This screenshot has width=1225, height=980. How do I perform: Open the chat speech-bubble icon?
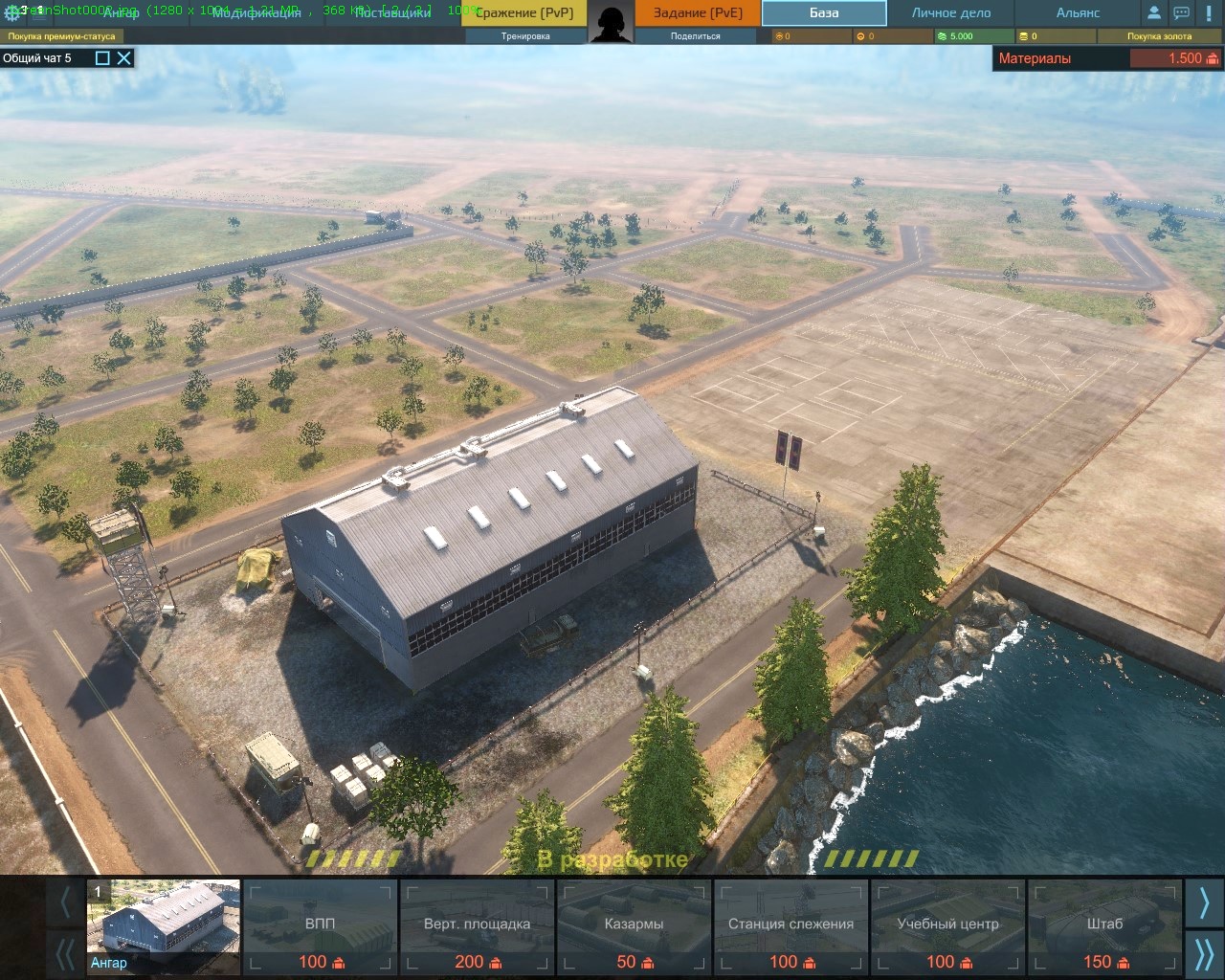click(x=1182, y=13)
